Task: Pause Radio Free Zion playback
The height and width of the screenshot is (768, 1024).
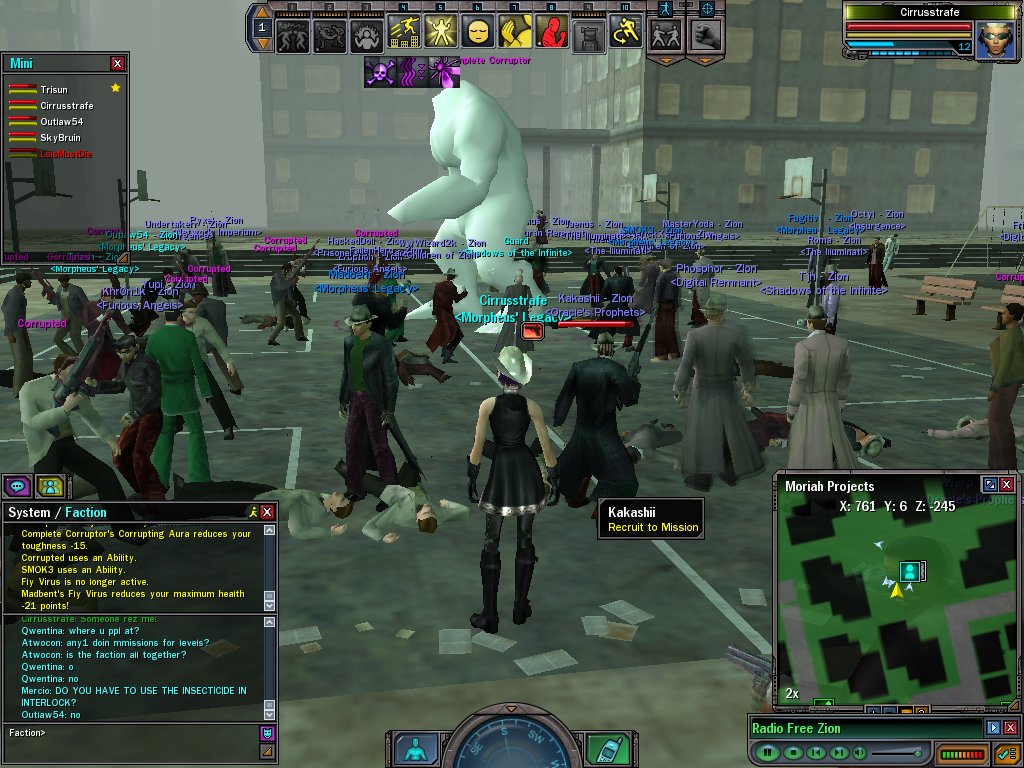Action: pyautogui.click(x=768, y=752)
